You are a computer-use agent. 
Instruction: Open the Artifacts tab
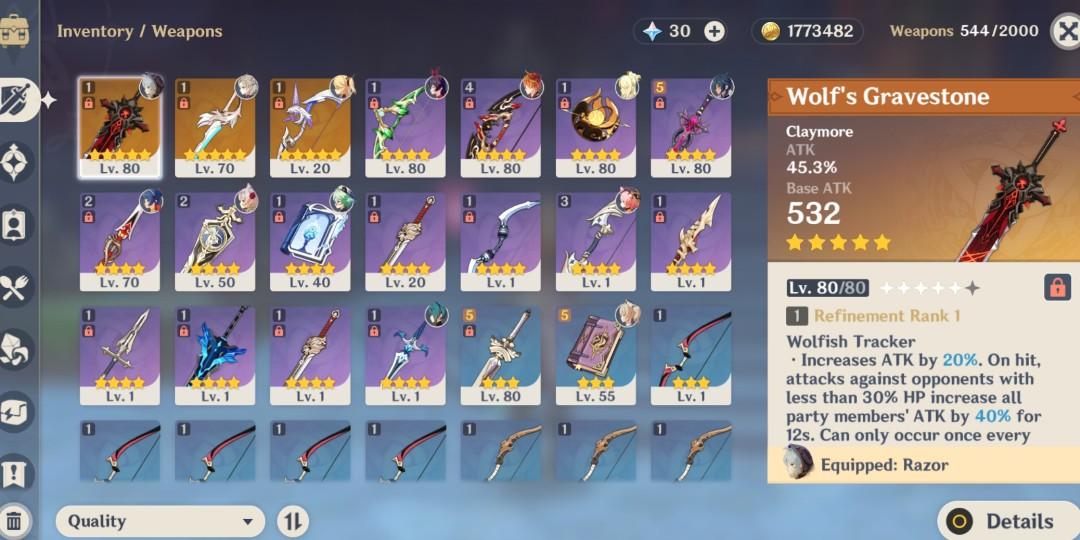17,161
